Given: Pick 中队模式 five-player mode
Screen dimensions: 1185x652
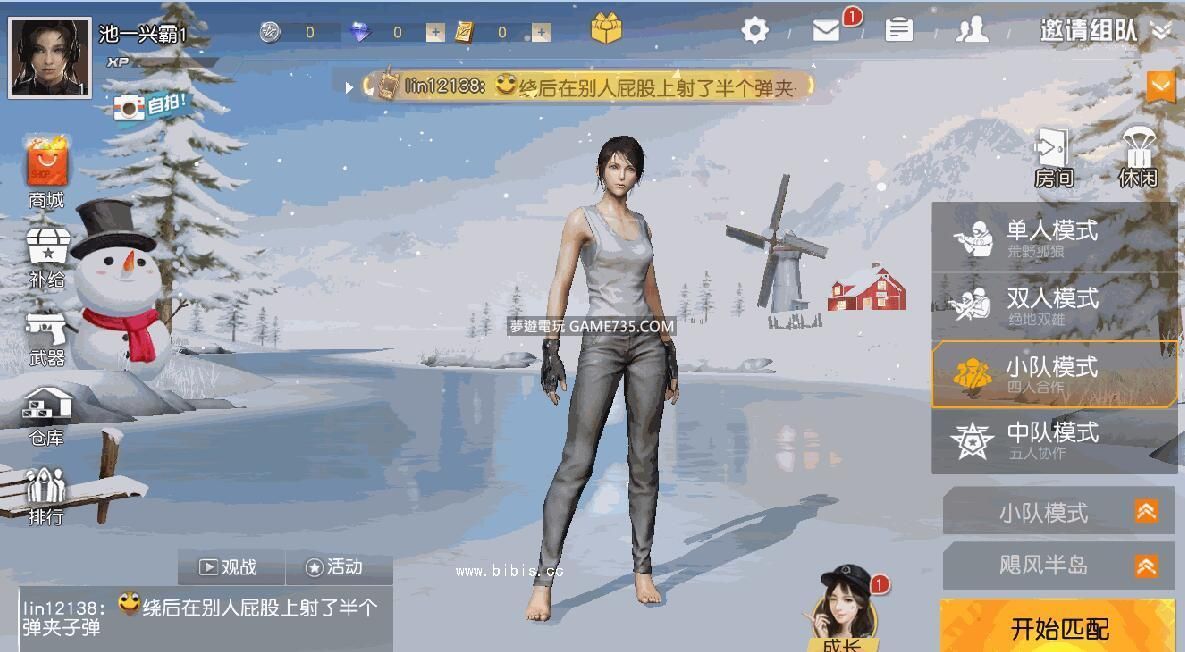Looking at the screenshot, I should point(1054,440).
